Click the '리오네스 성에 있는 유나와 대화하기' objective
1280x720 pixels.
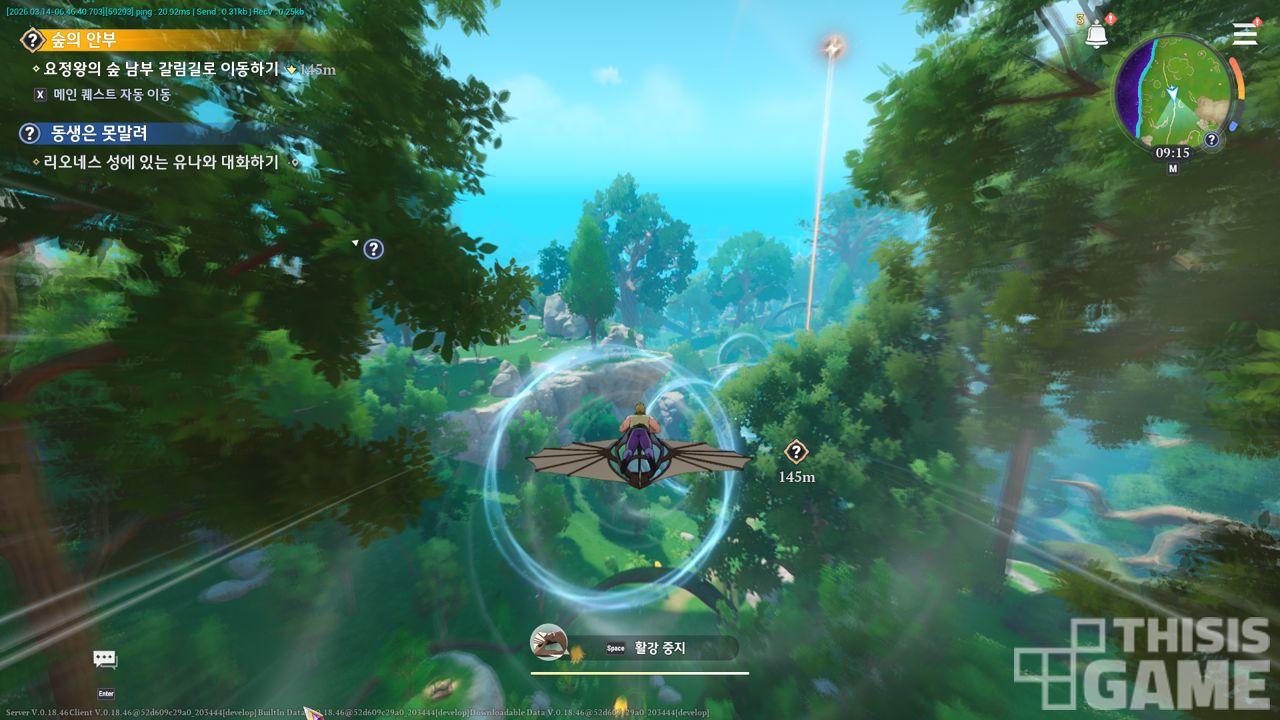click(x=160, y=161)
